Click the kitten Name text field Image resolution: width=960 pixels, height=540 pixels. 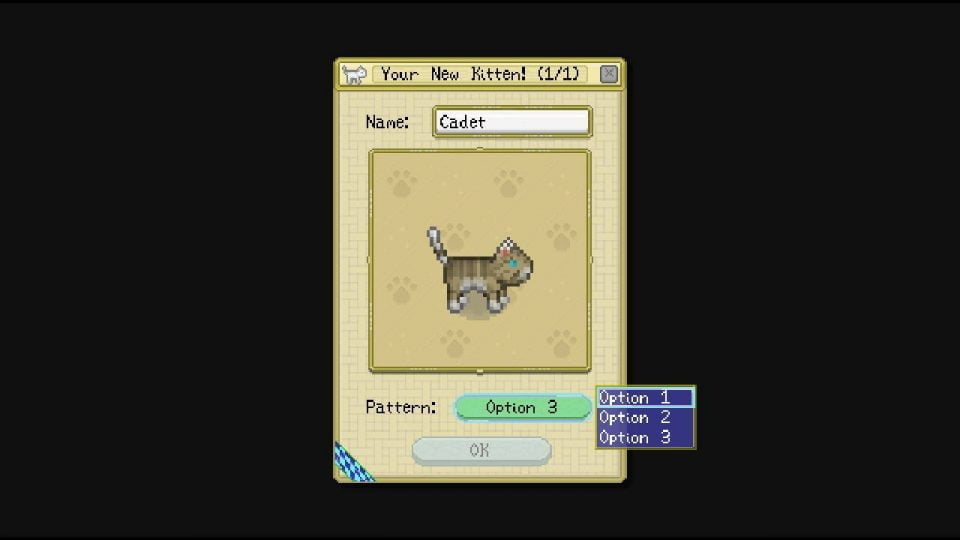512,122
